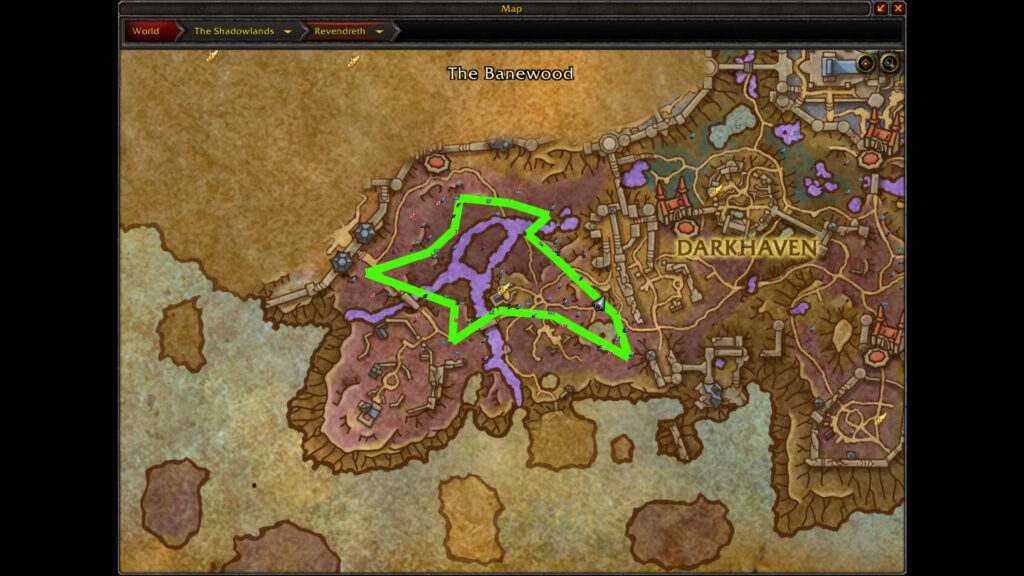Go to the World map breadcrumb
The width and height of the screenshot is (1024, 576).
pos(146,31)
